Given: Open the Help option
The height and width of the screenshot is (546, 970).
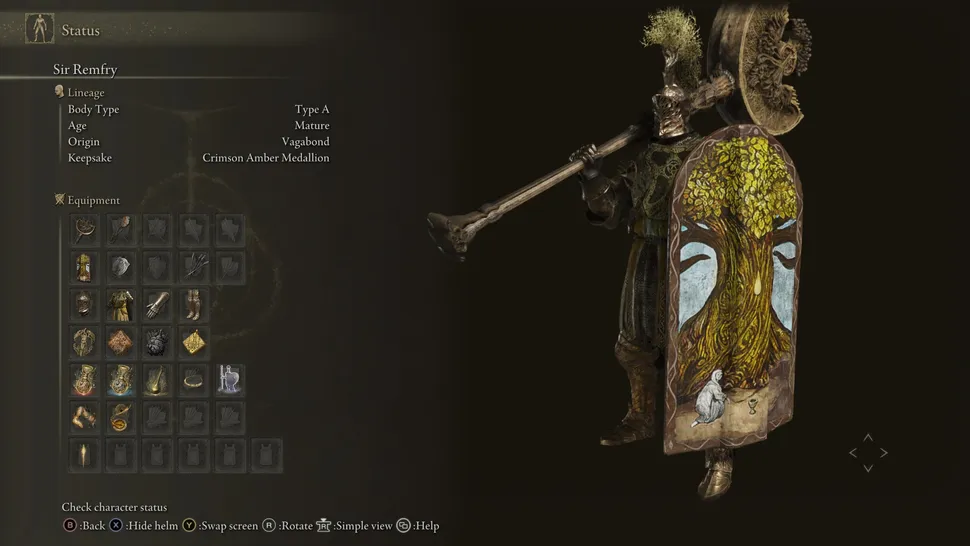Looking at the screenshot, I should 424,526.
